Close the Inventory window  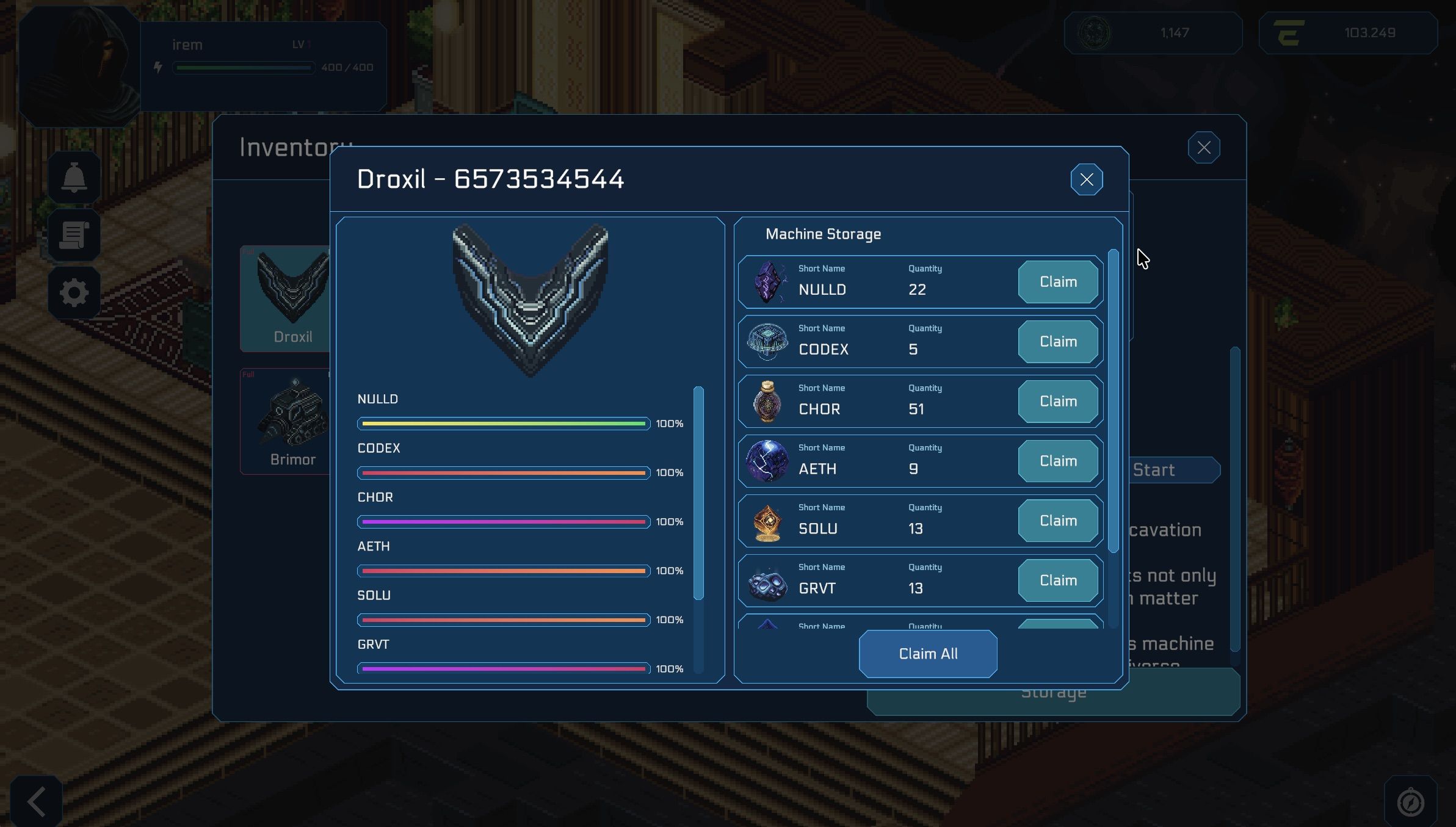pyautogui.click(x=1203, y=148)
